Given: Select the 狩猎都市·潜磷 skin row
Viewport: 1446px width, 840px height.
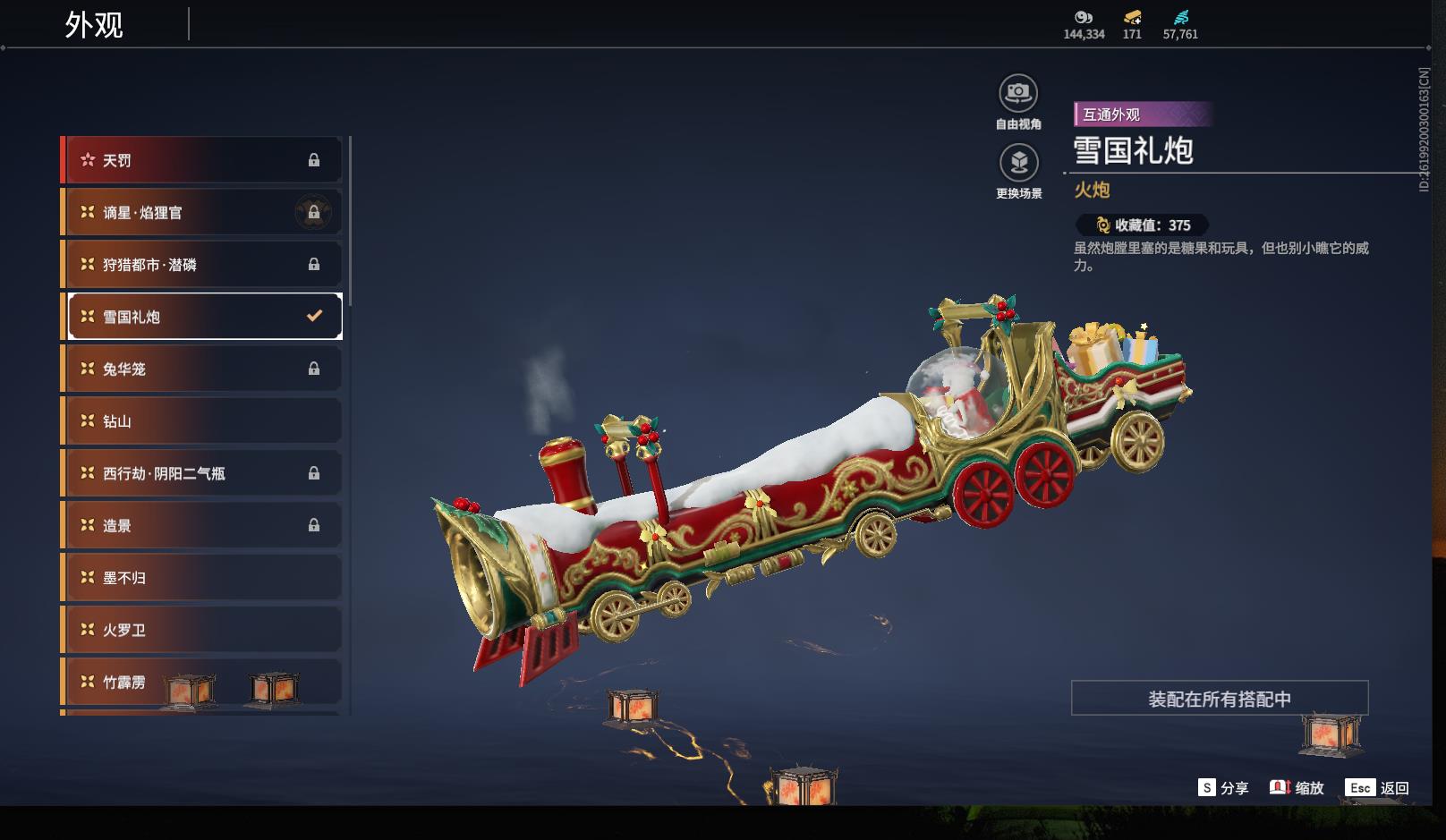Looking at the screenshot, I should (201, 265).
